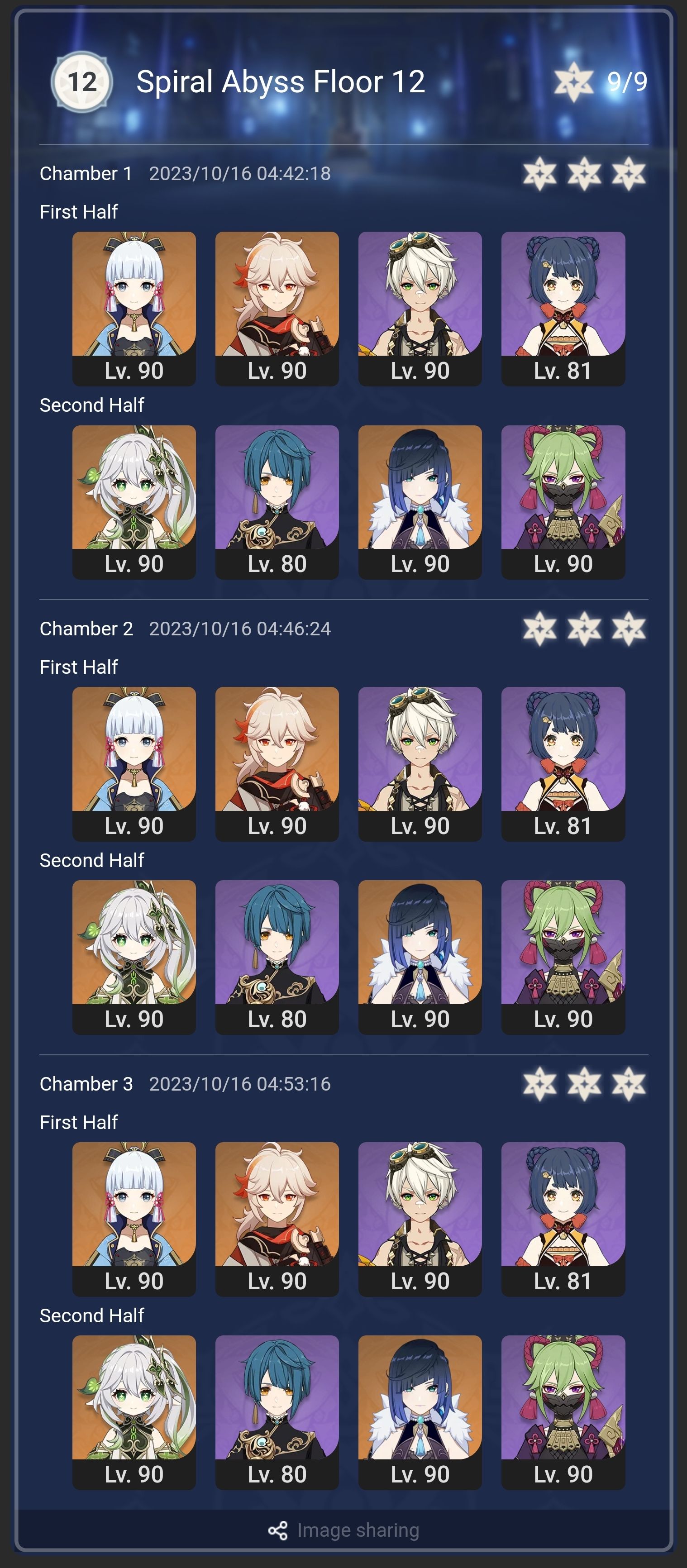Click the 9/9 star tally icon
Viewport: 687px width, 1568px height.
pyautogui.click(x=574, y=81)
